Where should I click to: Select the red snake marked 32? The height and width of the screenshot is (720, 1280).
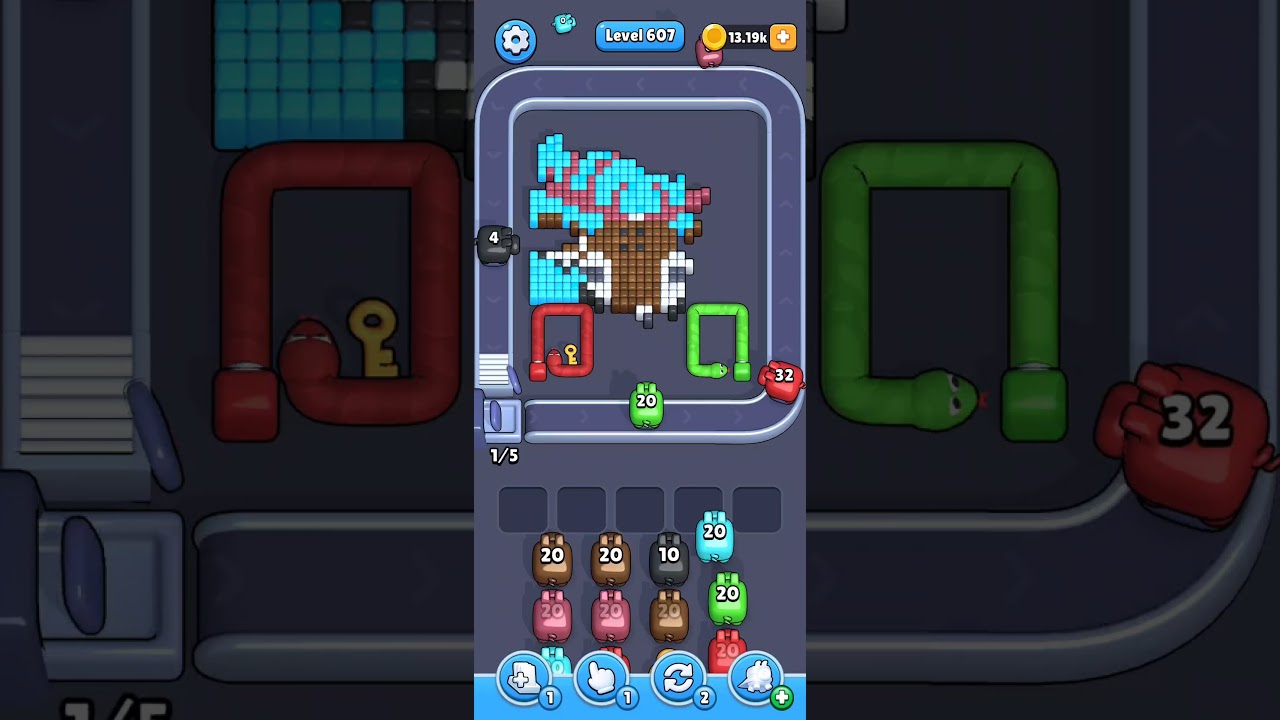[x=783, y=377]
